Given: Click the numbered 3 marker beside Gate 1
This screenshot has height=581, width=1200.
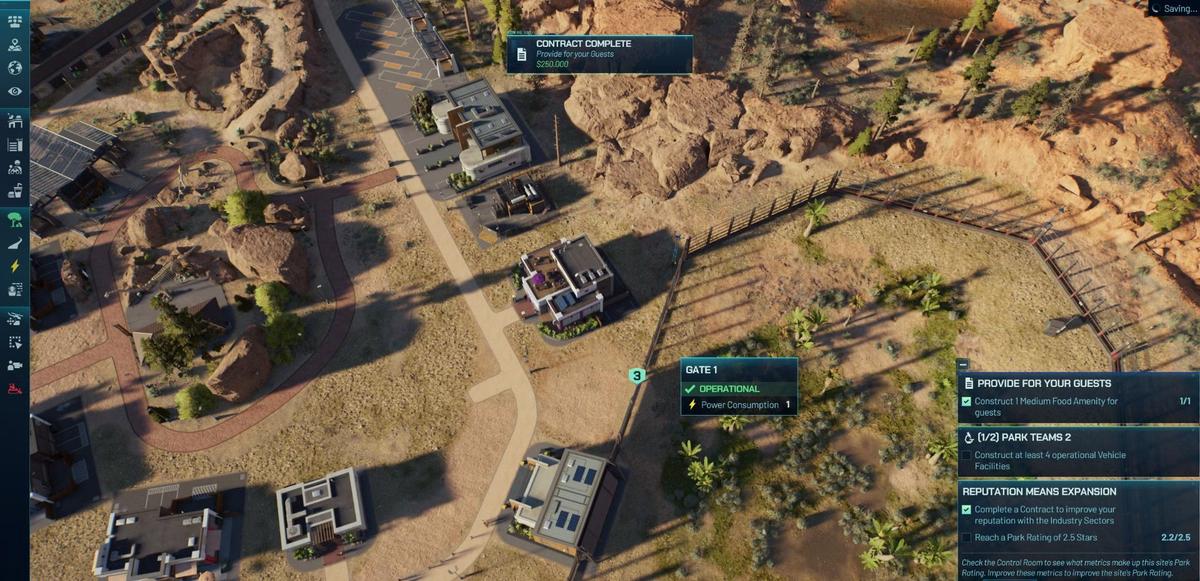Looking at the screenshot, I should [x=637, y=376].
